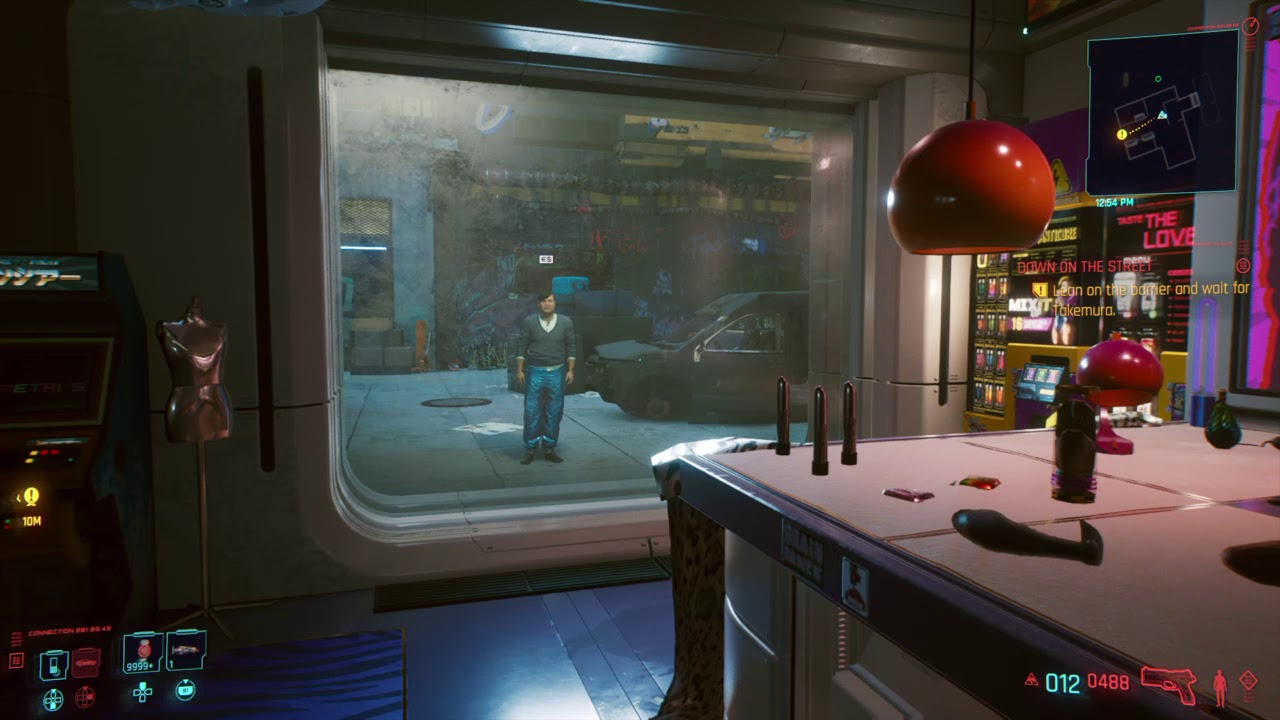Expand the d-pad consumable selector icon
1280x720 pixels.
click(x=143, y=691)
